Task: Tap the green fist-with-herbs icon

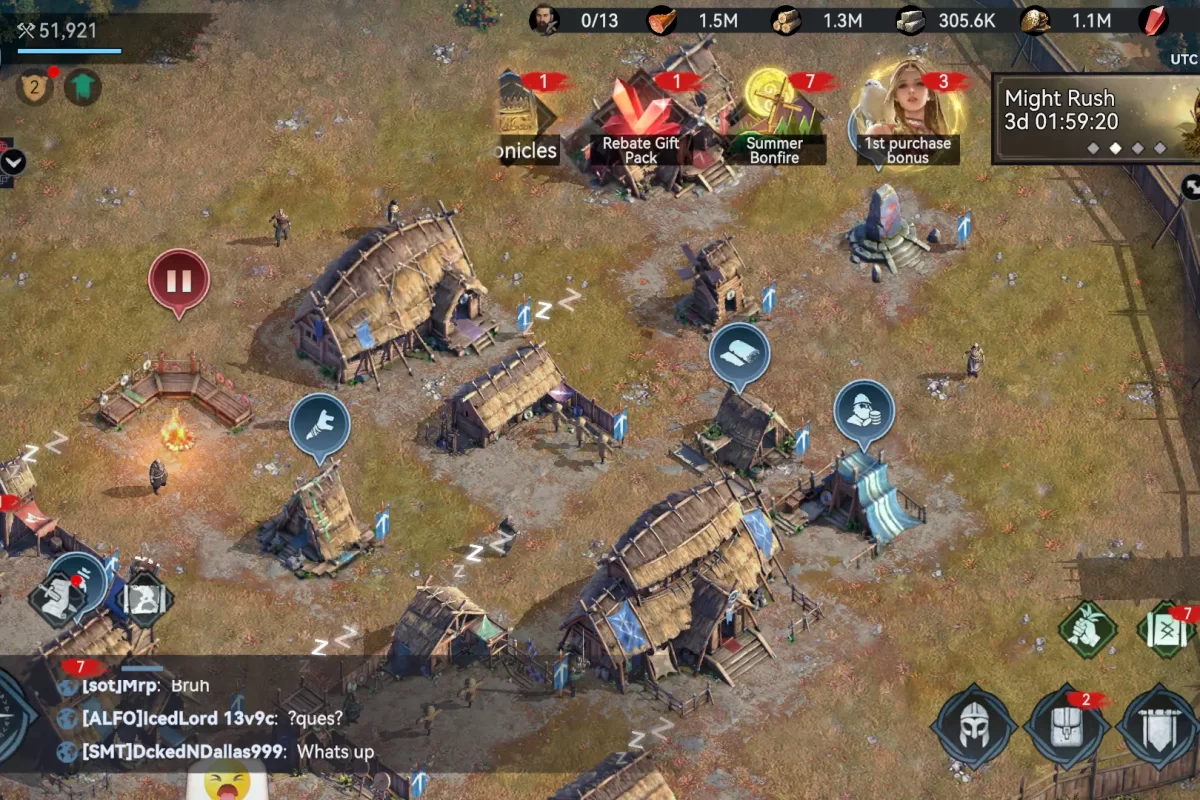Action: click(1089, 629)
